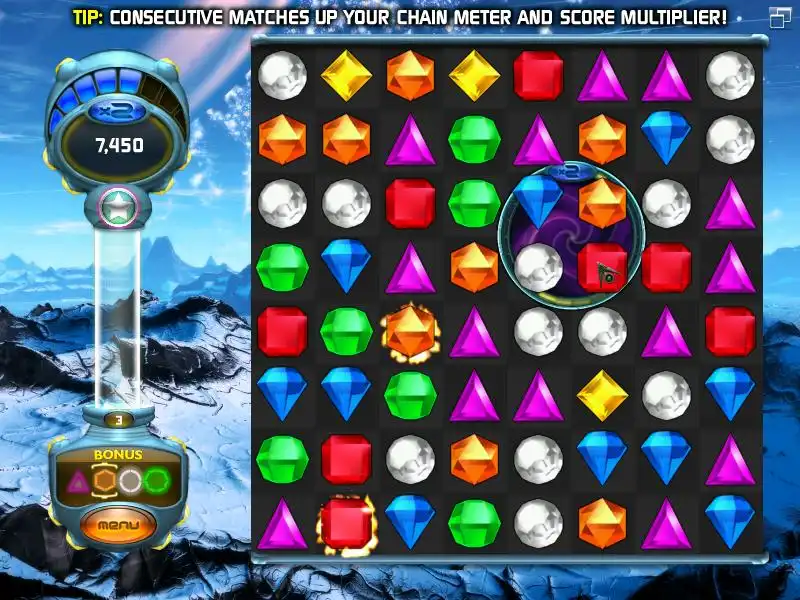Viewport: 800px width, 600px height.
Task: Pick the white gem inside the rotator ring
Action: [538, 265]
